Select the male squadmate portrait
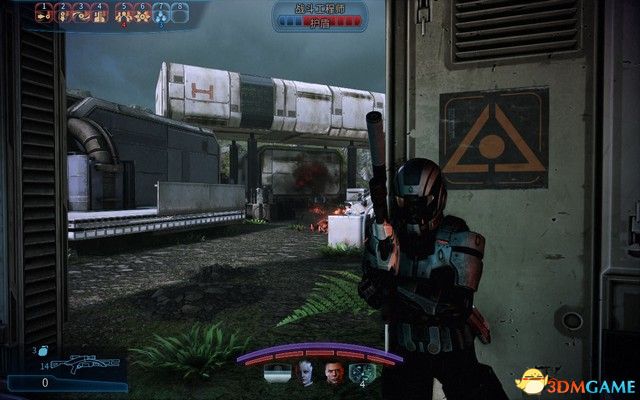This screenshot has height=400, width=640. [333, 371]
